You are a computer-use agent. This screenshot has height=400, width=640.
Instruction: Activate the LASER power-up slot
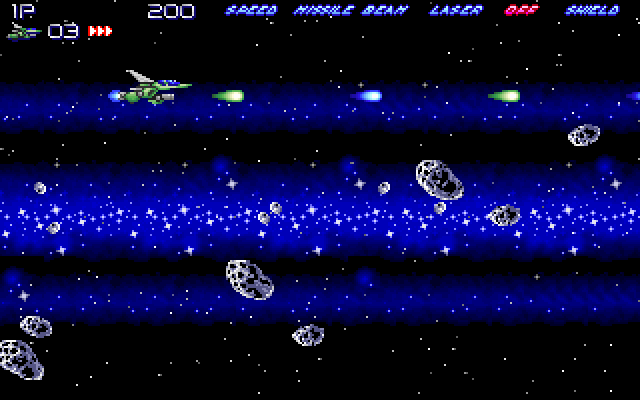[x=455, y=12]
